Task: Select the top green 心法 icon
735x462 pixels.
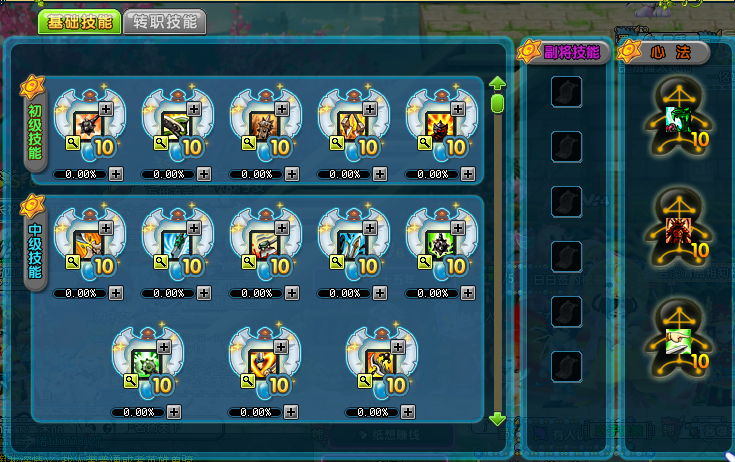Action: coord(677,119)
